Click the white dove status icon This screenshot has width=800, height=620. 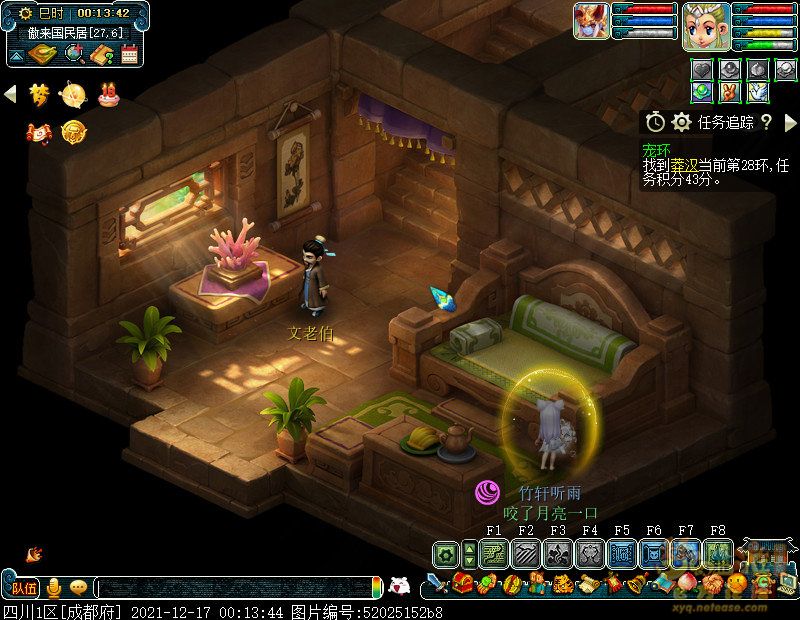click(758, 91)
